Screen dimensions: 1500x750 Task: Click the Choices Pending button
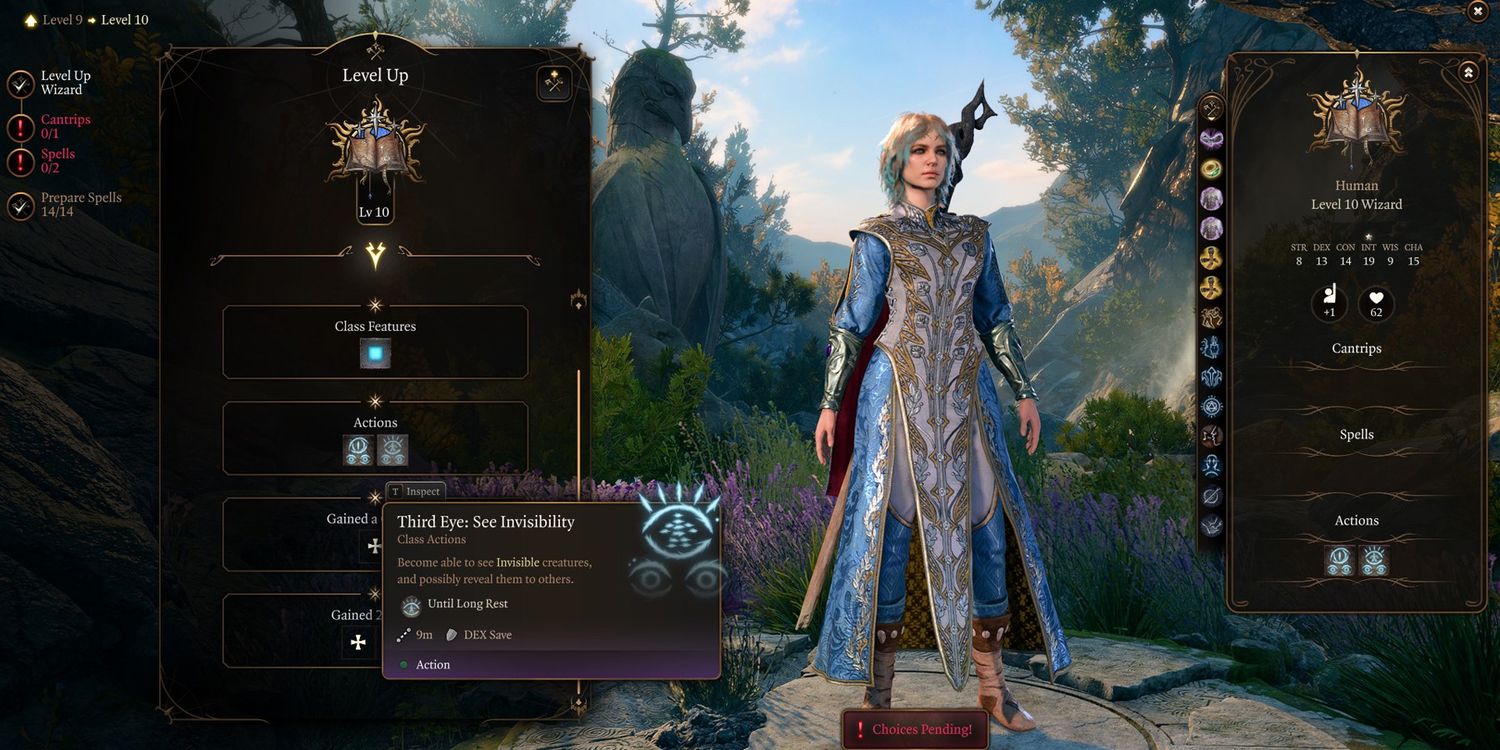pos(914,729)
